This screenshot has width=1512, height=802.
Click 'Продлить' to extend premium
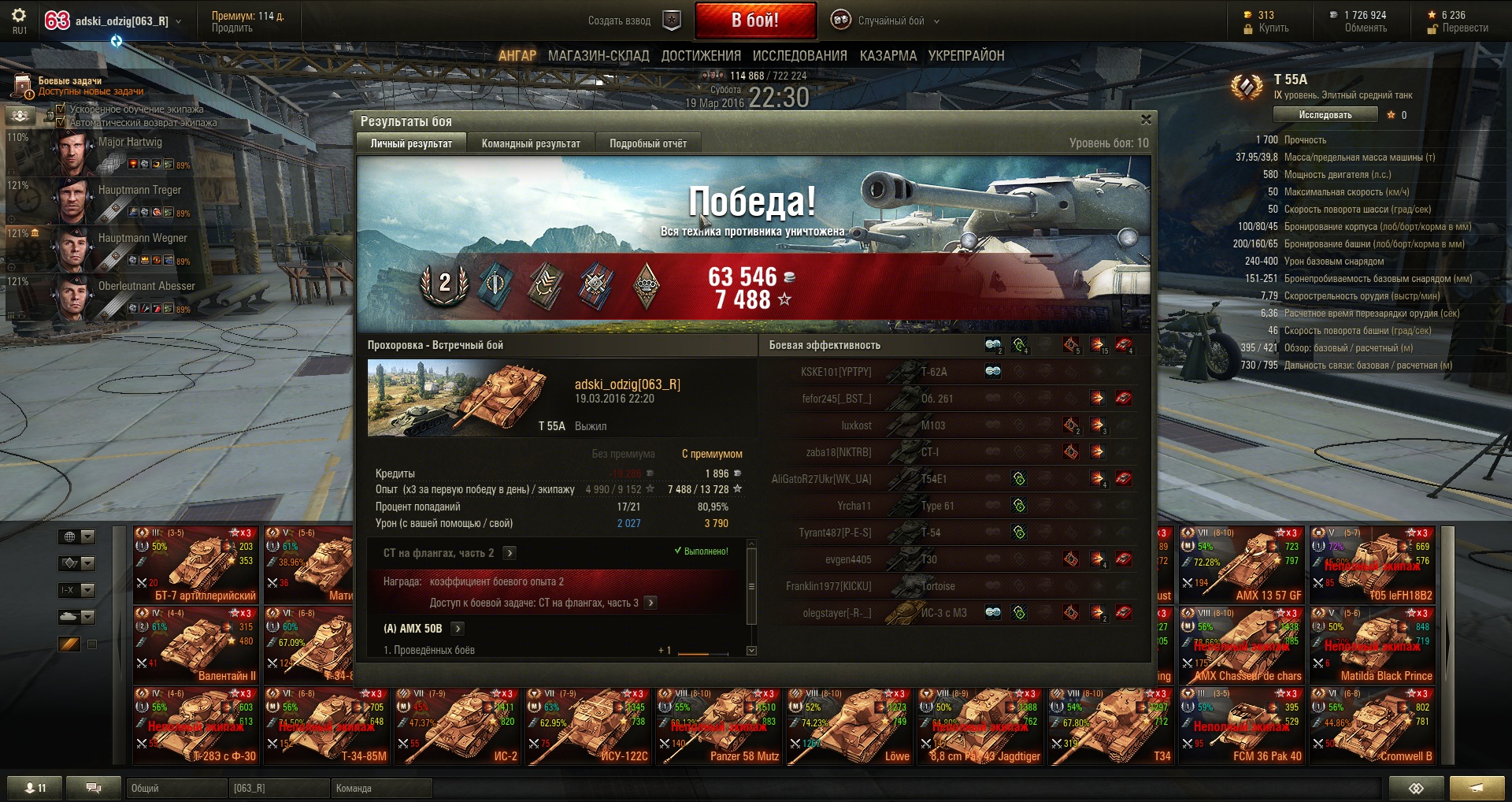232,28
